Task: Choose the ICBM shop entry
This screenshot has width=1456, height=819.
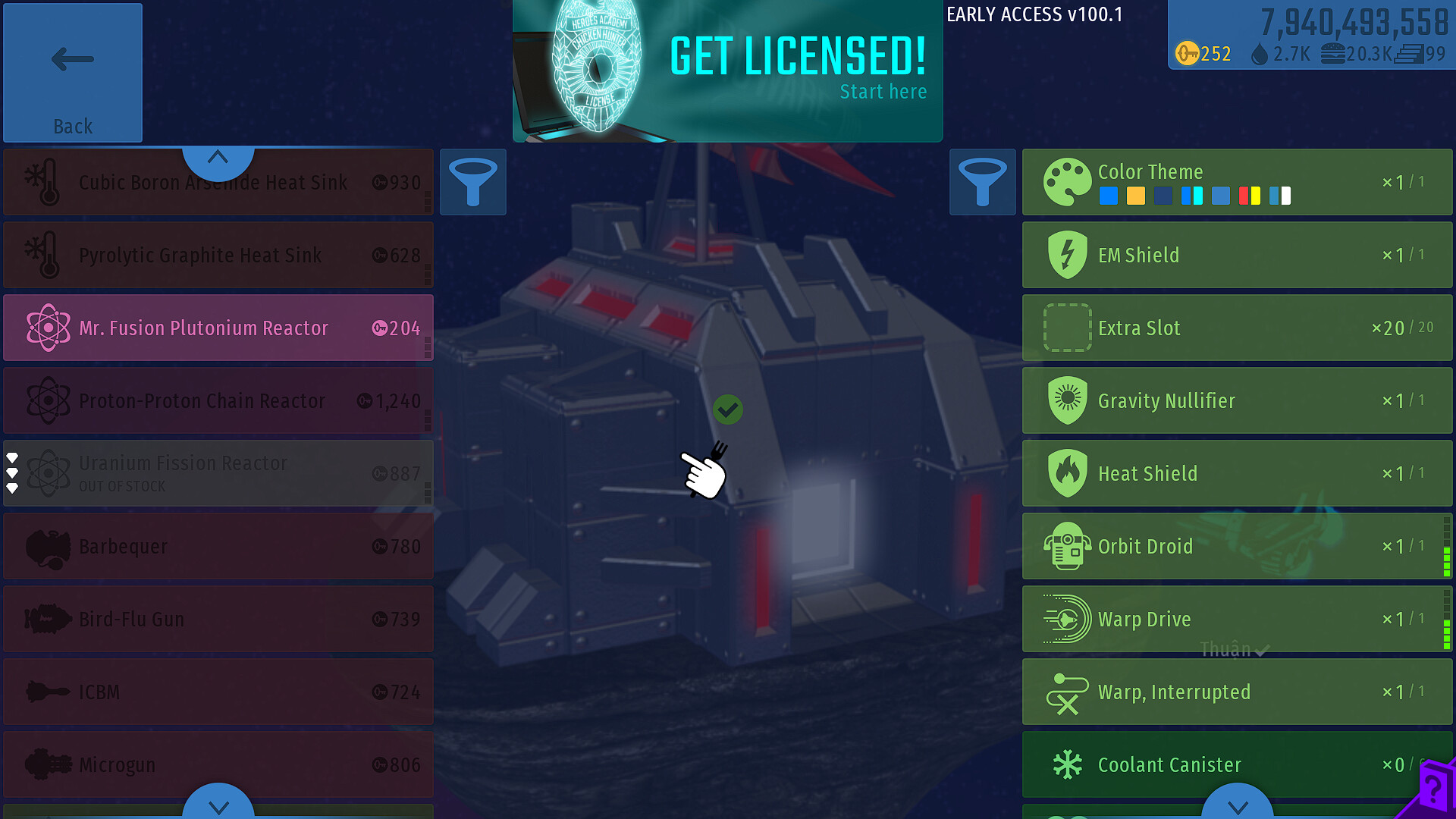Action: [x=218, y=692]
